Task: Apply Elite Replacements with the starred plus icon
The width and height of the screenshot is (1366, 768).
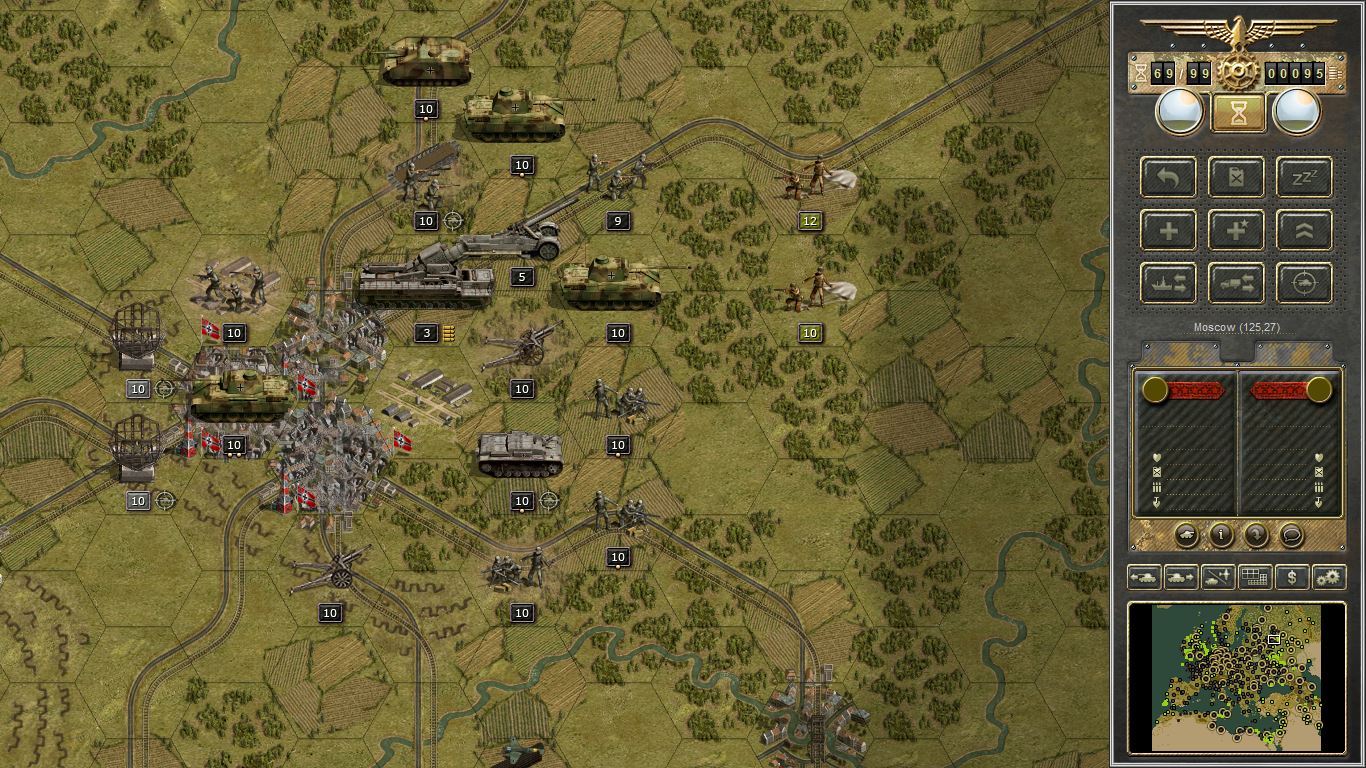Action: point(1236,230)
